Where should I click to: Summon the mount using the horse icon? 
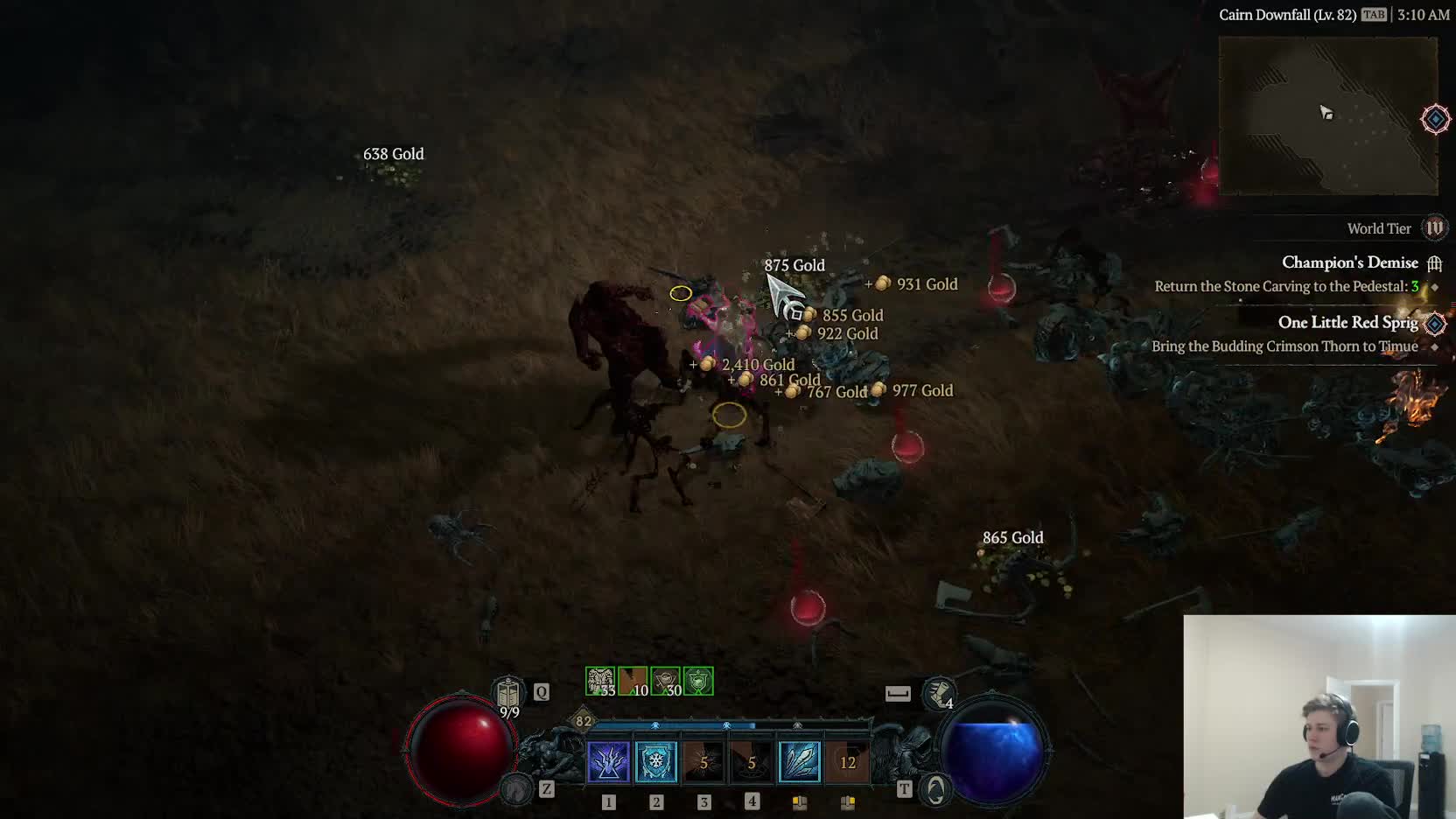[516, 789]
